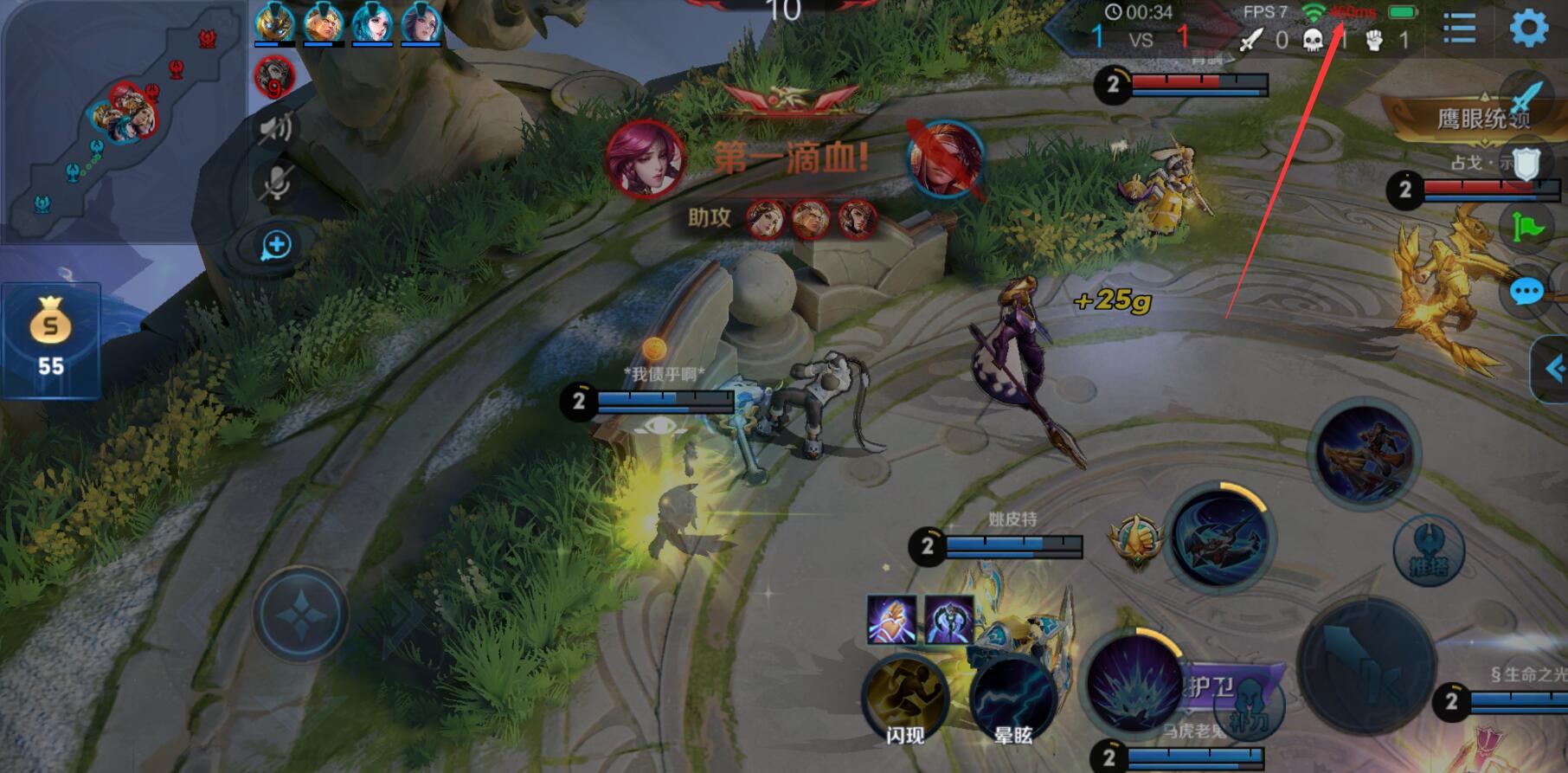1568x773 pixels.
Task: Toggle the speaker voice output icon
Action: pos(277,129)
